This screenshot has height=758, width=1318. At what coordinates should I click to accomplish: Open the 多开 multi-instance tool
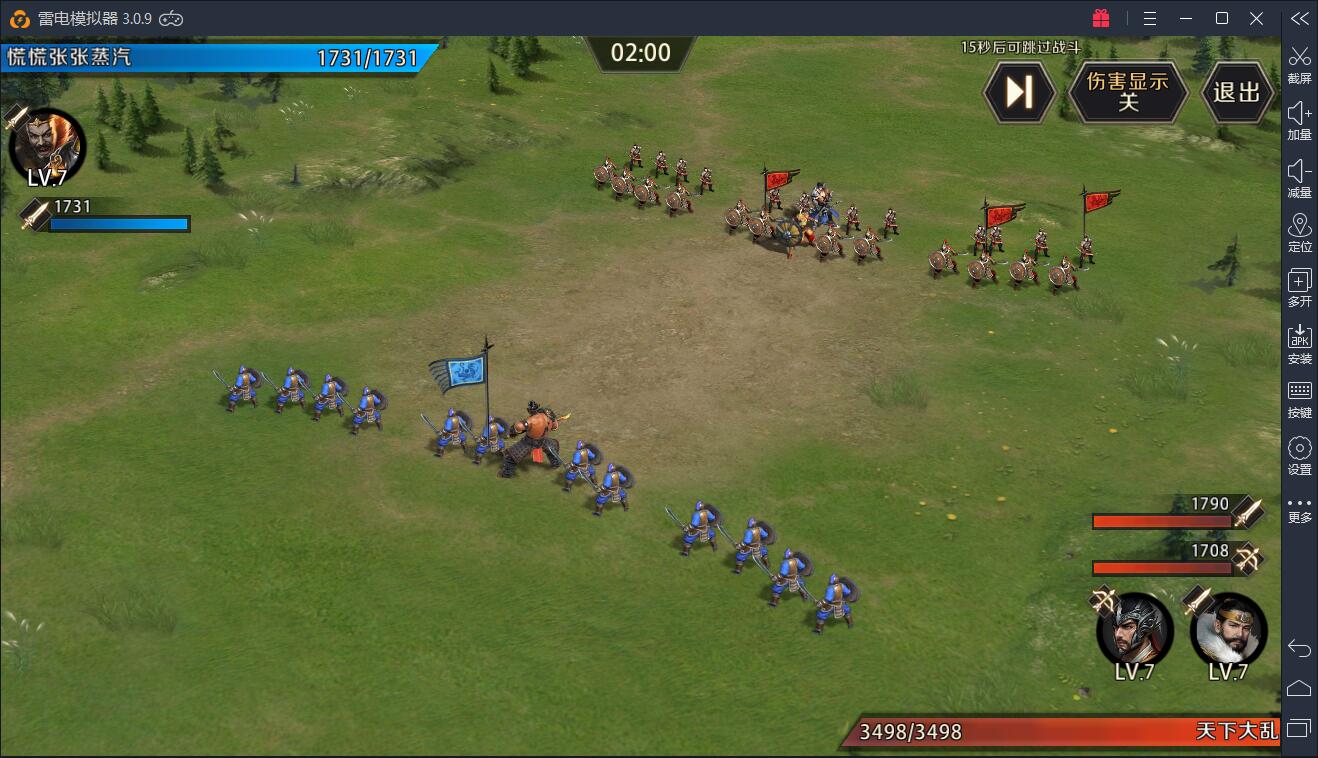click(x=1299, y=288)
